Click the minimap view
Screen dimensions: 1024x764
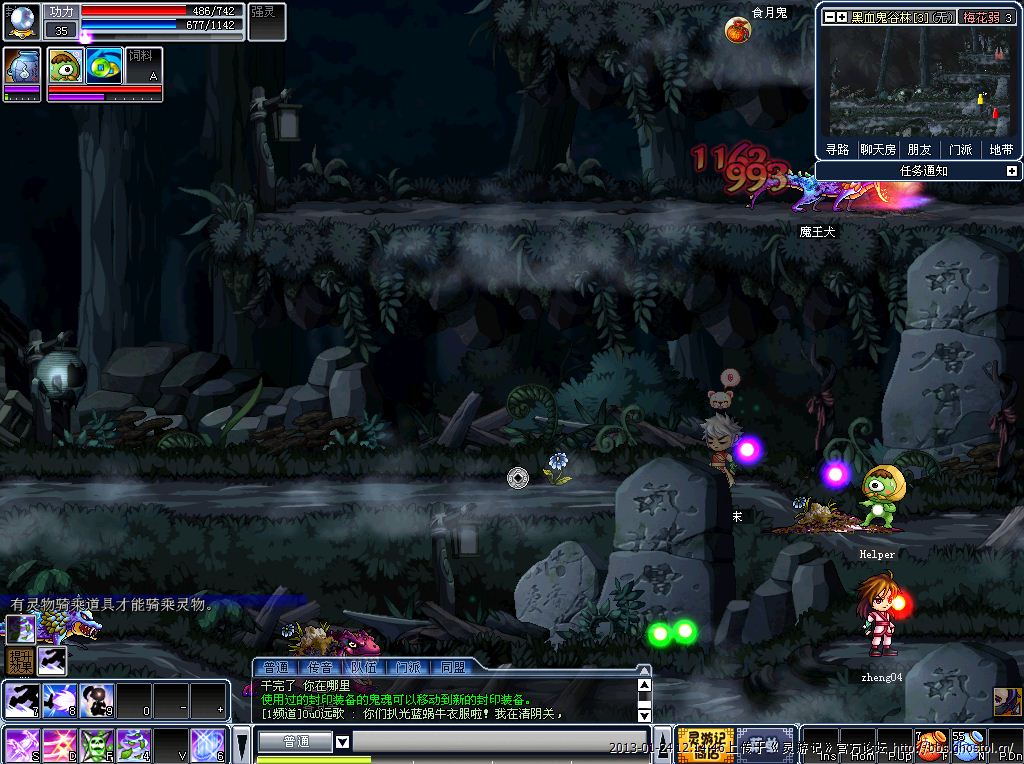tap(918, 82)
